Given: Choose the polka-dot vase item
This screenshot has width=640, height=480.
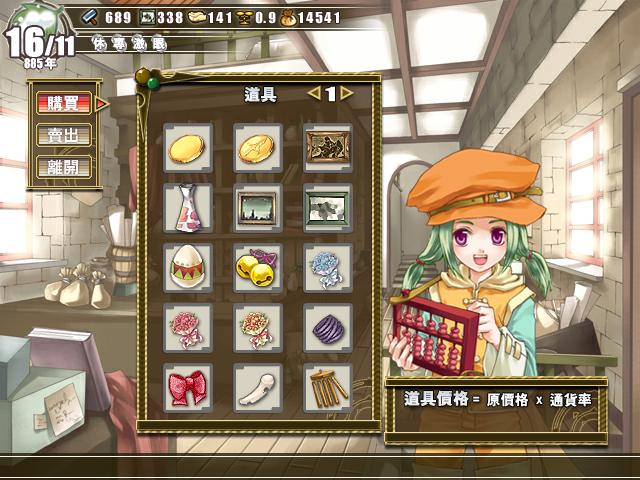Looking at the screenshot, I should [187, 208].
